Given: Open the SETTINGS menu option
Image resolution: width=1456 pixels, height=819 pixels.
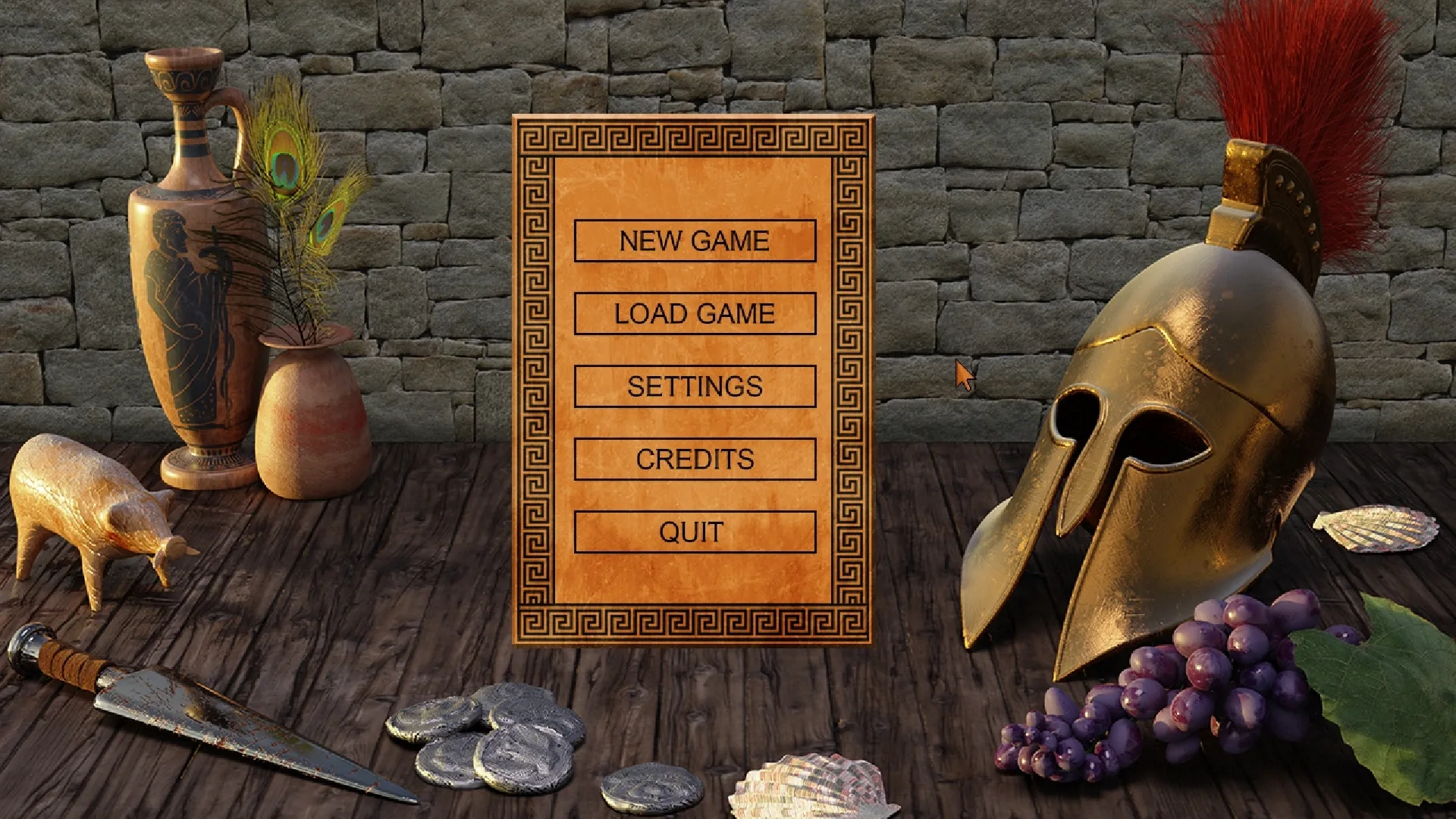Looking at the screenshot, I should tap(695, 386).
